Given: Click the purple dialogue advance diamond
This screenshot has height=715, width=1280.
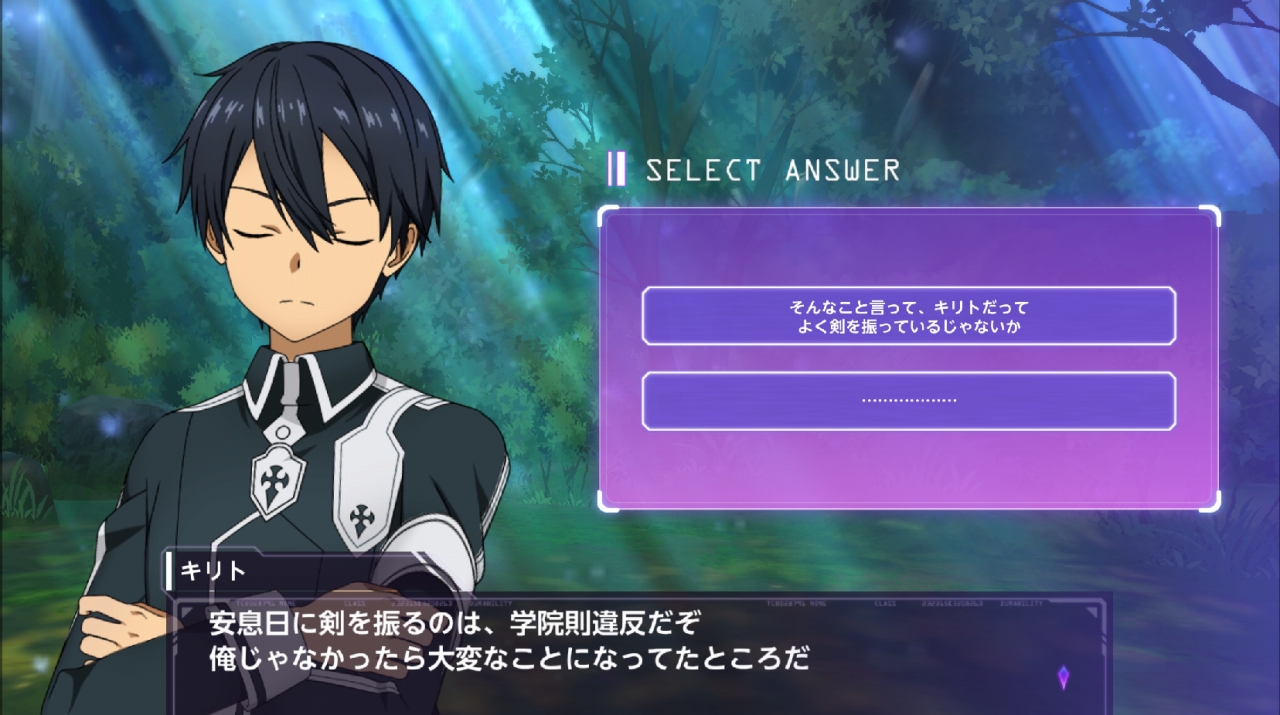Looking at the screenshot, I should [1063, 677].
